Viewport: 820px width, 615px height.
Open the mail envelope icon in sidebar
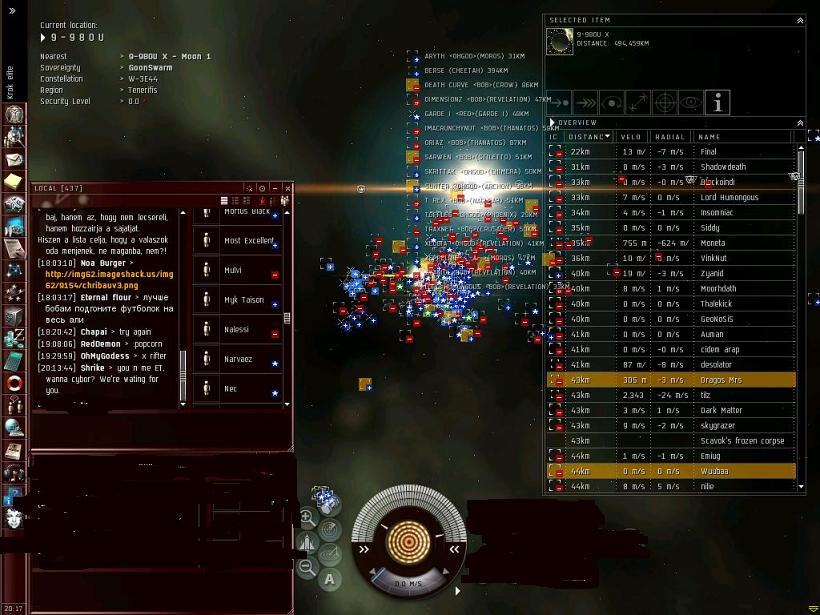point(14,159)
